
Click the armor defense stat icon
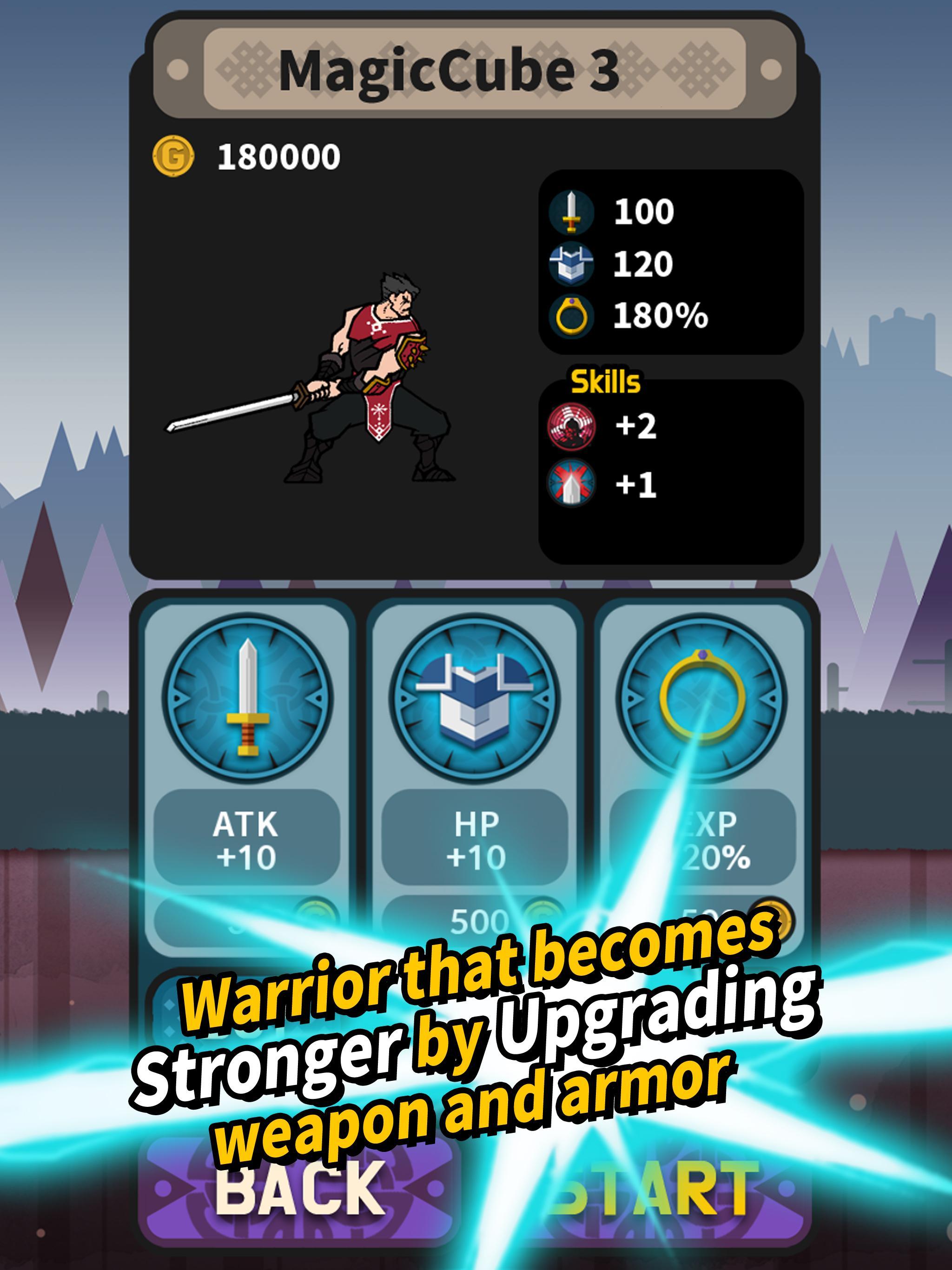pyautogui.click(x=573, y=264)
